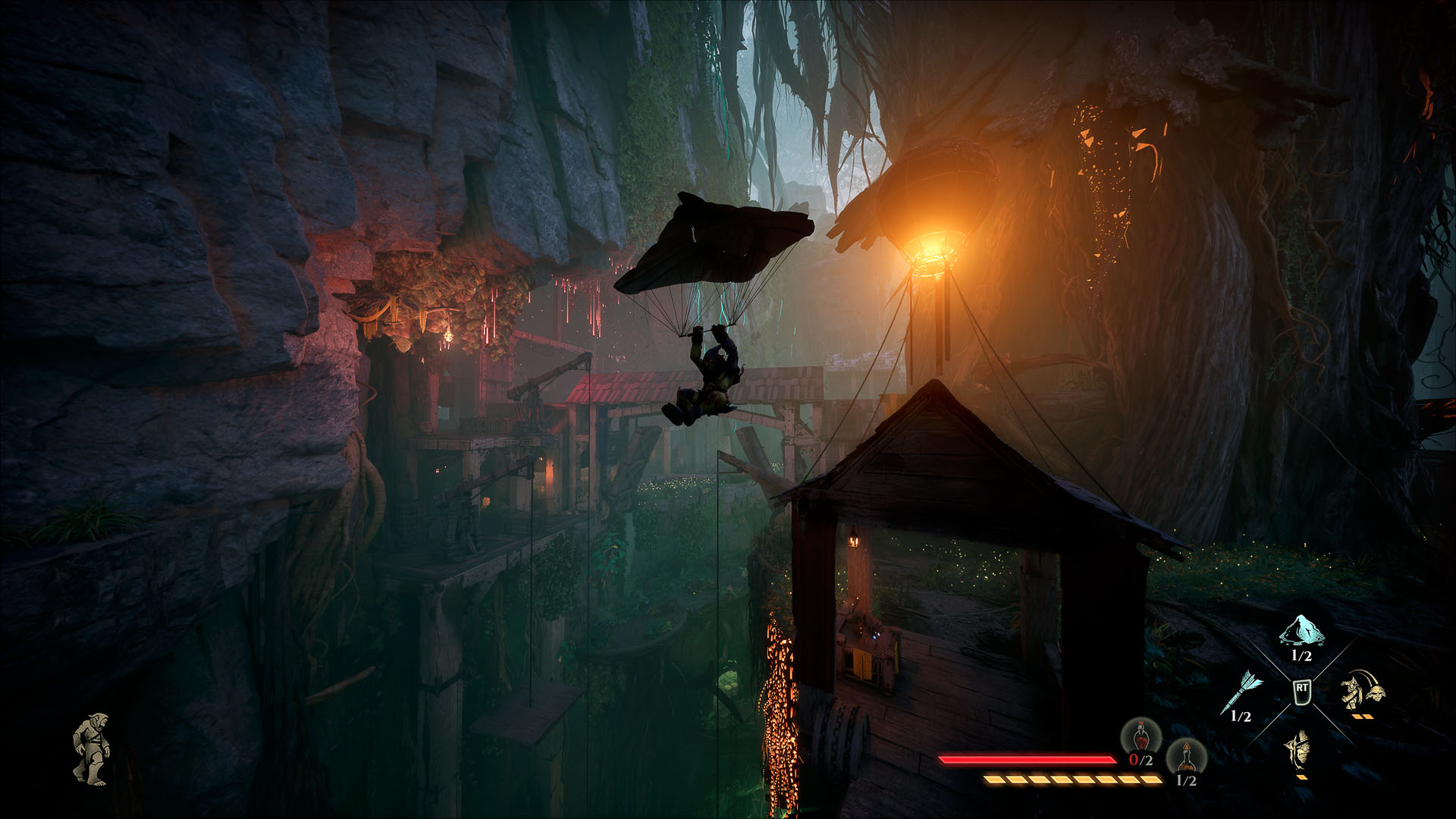Toggle the first gold ammo pip under the ambush ability

(1357, 716)
